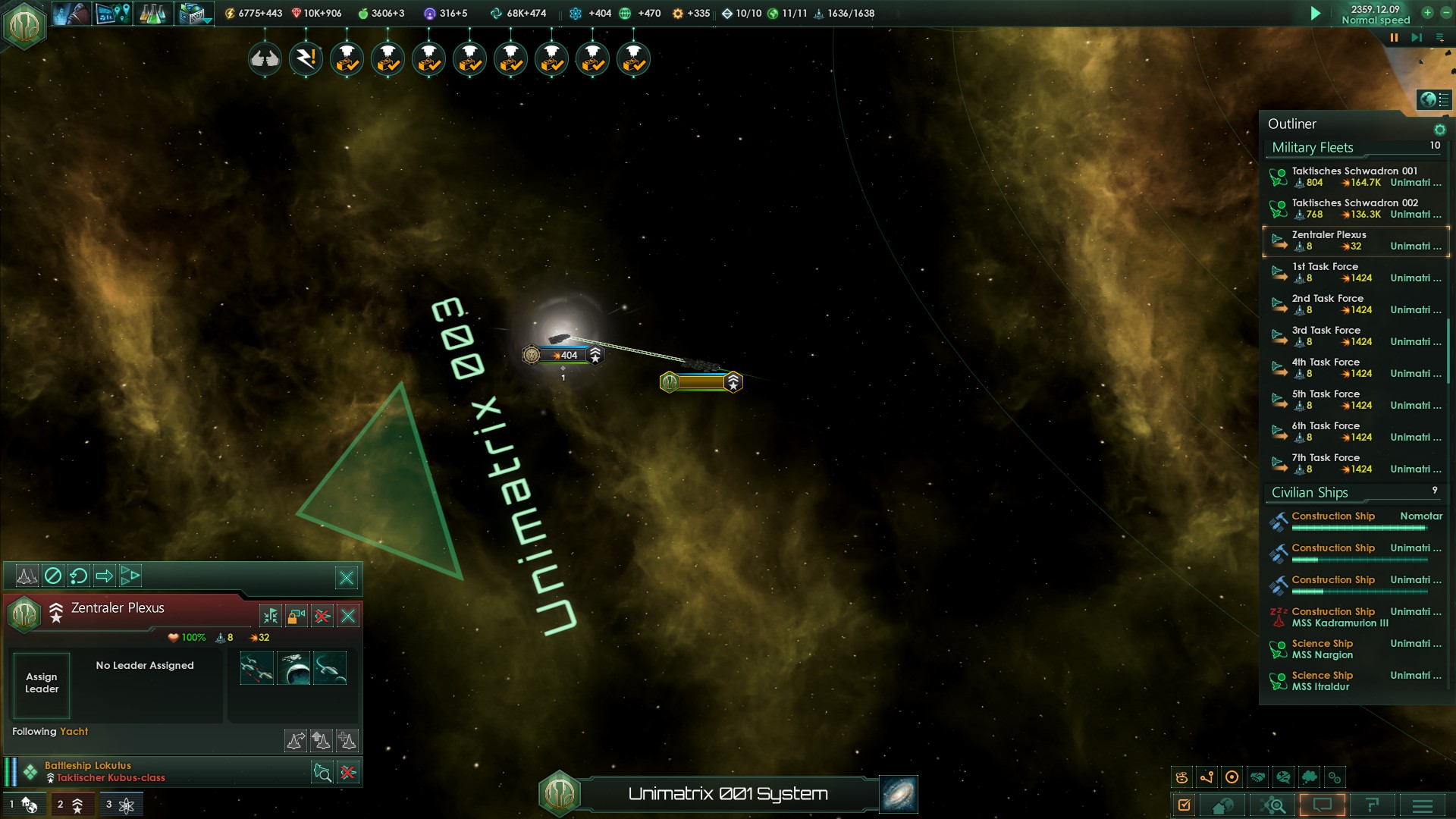Click the stop orders circle-slash button
Screen dimensions: 1456x819
tap(53, 576)
